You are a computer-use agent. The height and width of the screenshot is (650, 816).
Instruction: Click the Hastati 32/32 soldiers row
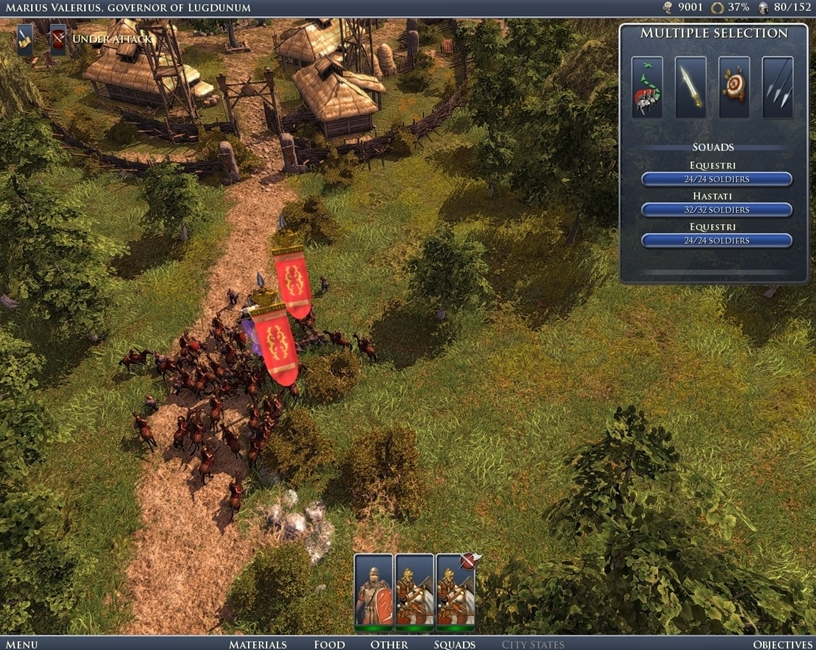[716, 210]
